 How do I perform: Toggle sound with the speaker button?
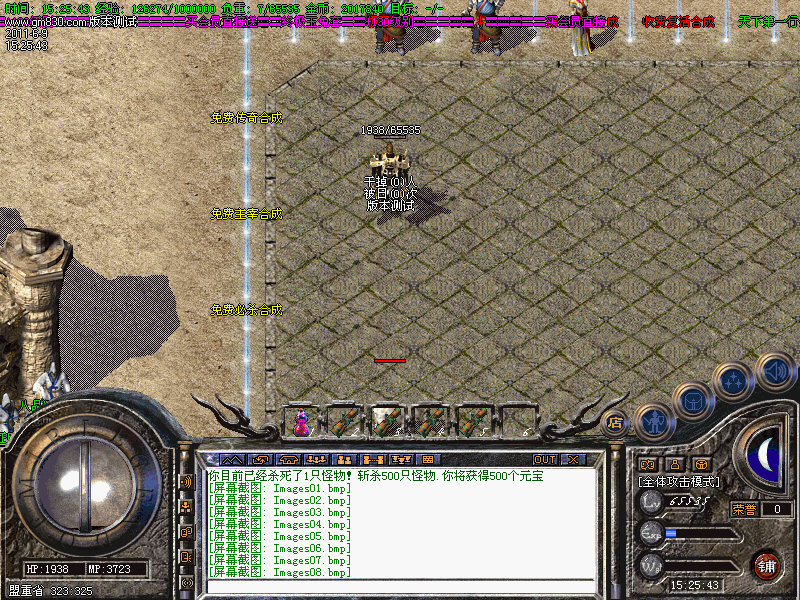(774, 370)
